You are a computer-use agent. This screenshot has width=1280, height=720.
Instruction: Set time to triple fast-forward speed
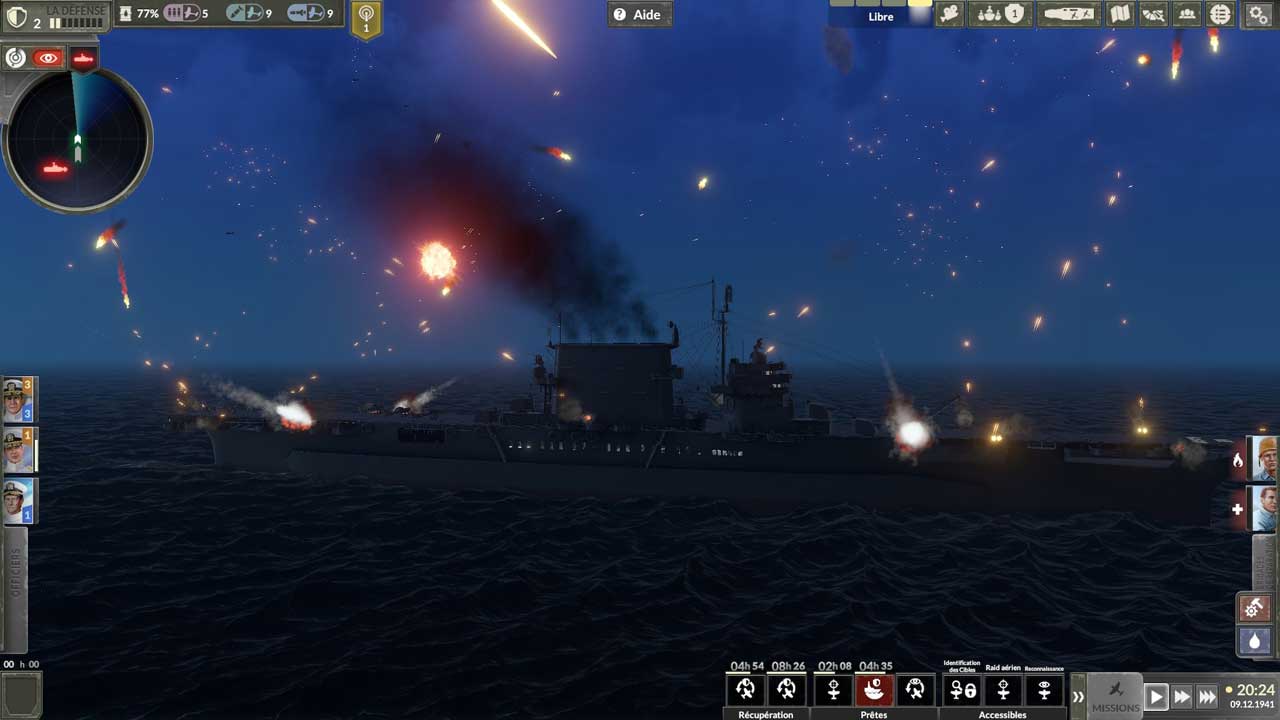pyautogui.click(x=1207, y=697)
